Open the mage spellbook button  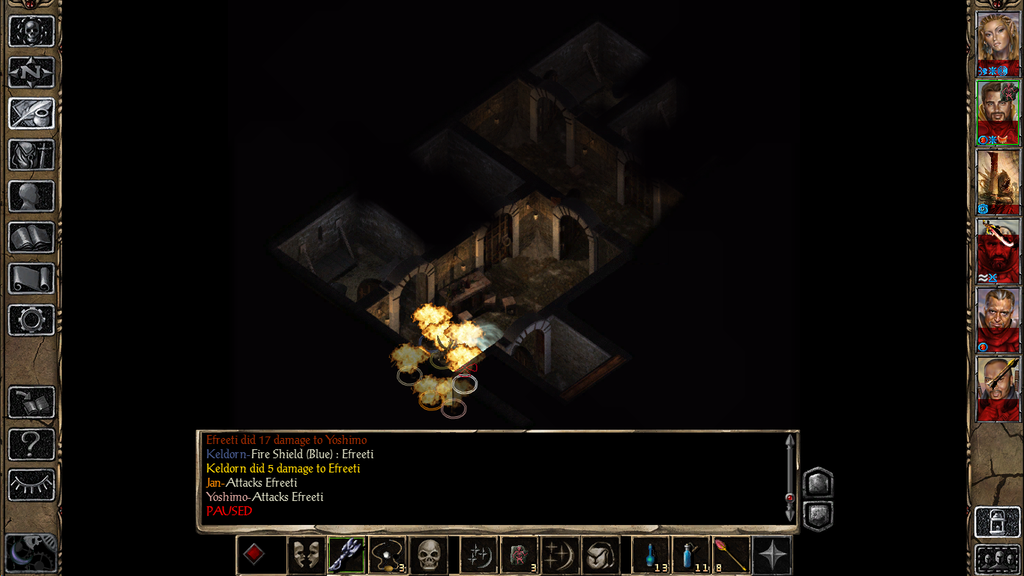click(31, 237)
